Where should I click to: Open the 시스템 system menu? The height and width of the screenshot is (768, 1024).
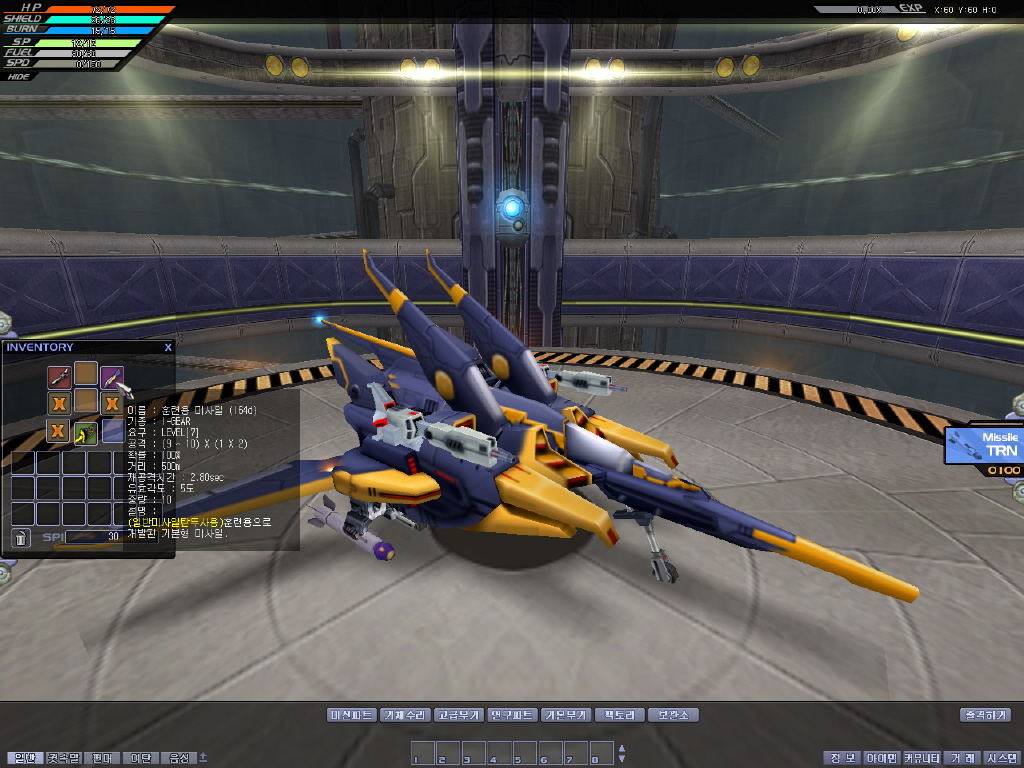1000,758
